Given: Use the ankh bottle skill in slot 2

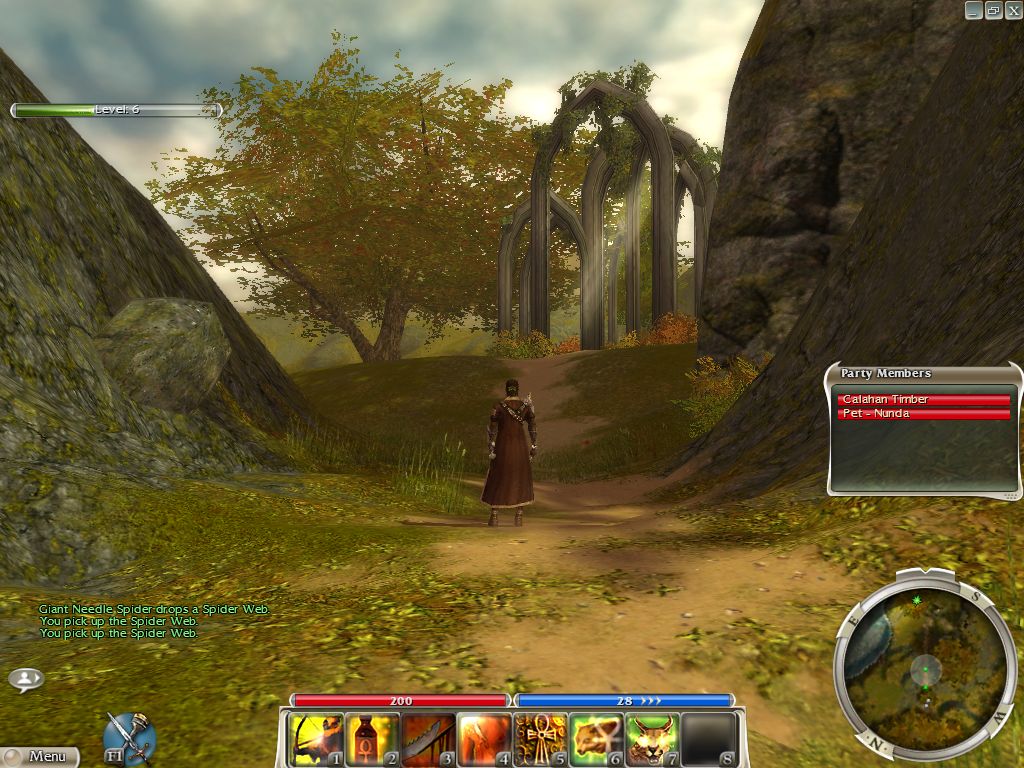Looking at the screenshot, I should [x=372, y=739].
